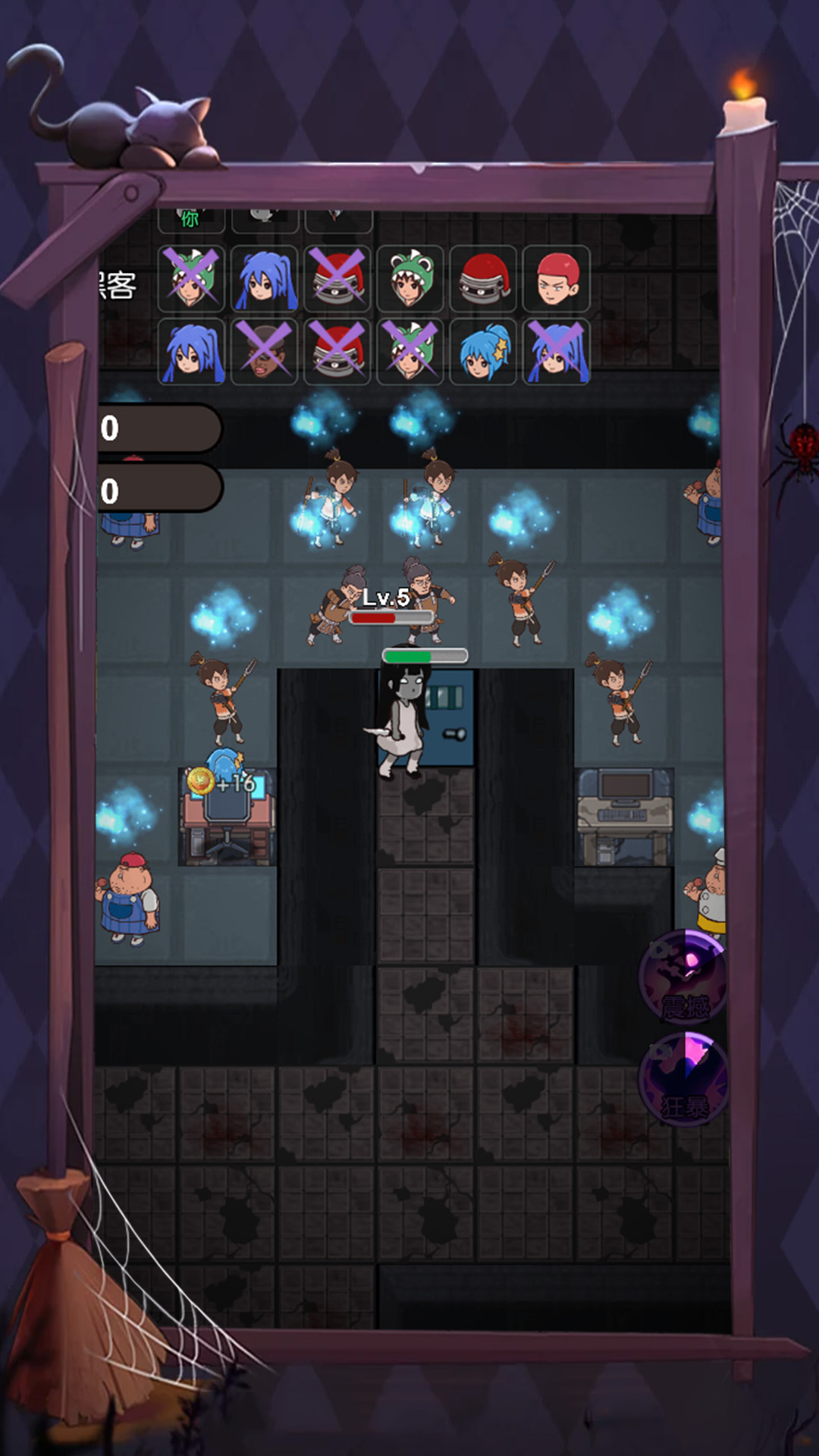Screen dimensions: 819x1456
Task: Select the crossed-out blue-haired girl portrait
Action: pyautogui.click(x=557, y=352)
